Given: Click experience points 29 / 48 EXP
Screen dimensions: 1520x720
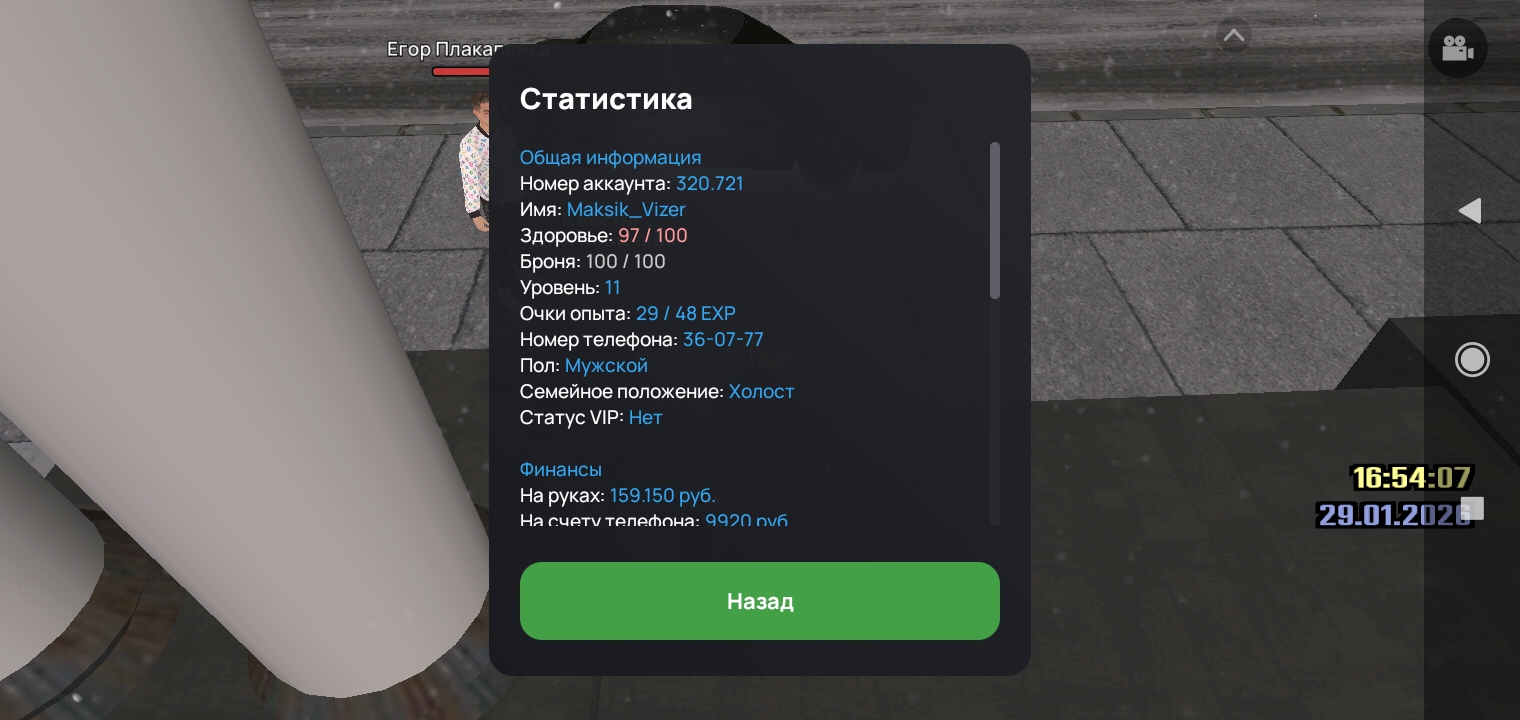Looking at the screenshot, I should coord(684,313).
